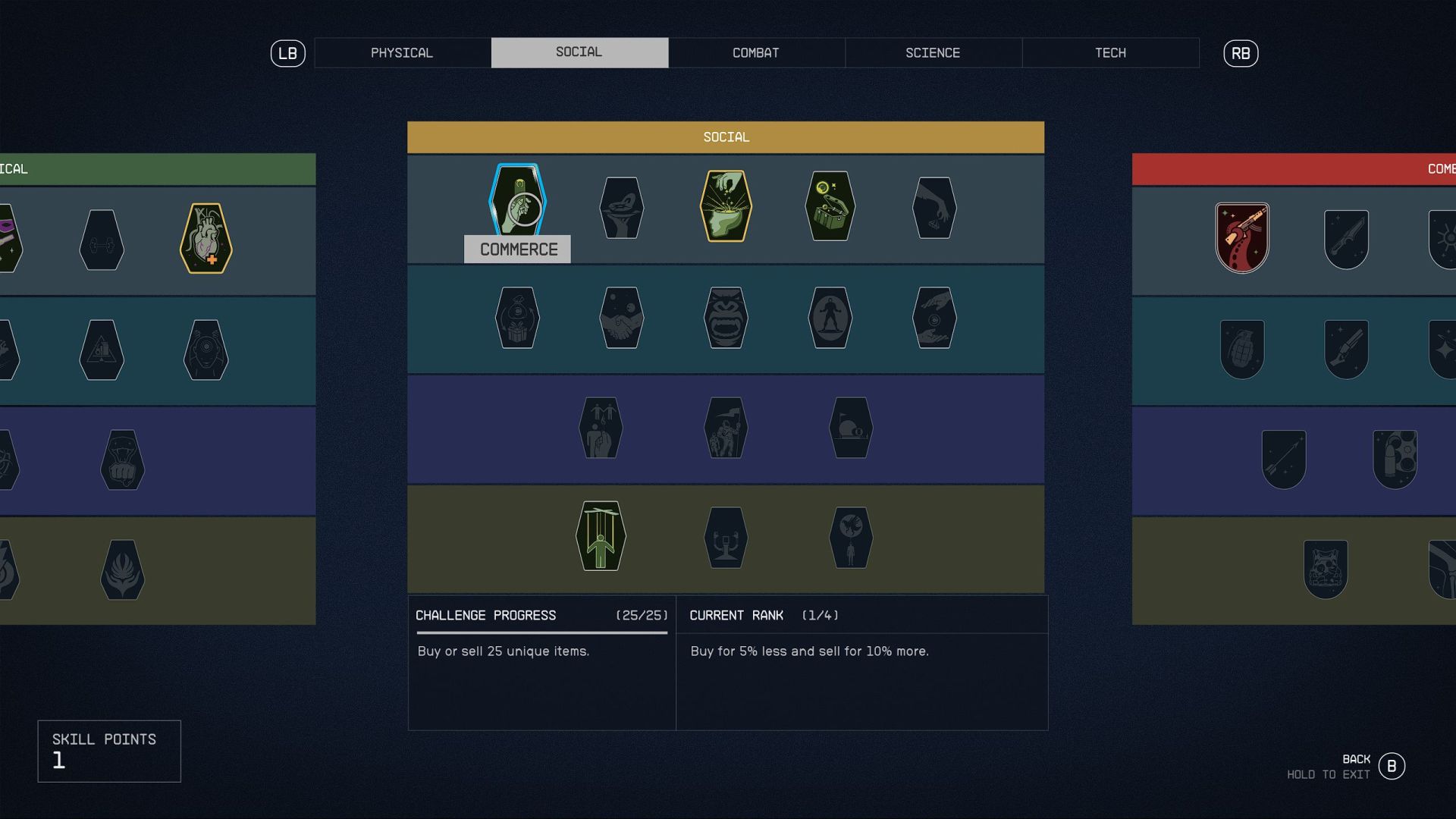Viewport: 1456px width, 819px height.
Task: Select the roaring gorilla skill icon
Action: 726,318
